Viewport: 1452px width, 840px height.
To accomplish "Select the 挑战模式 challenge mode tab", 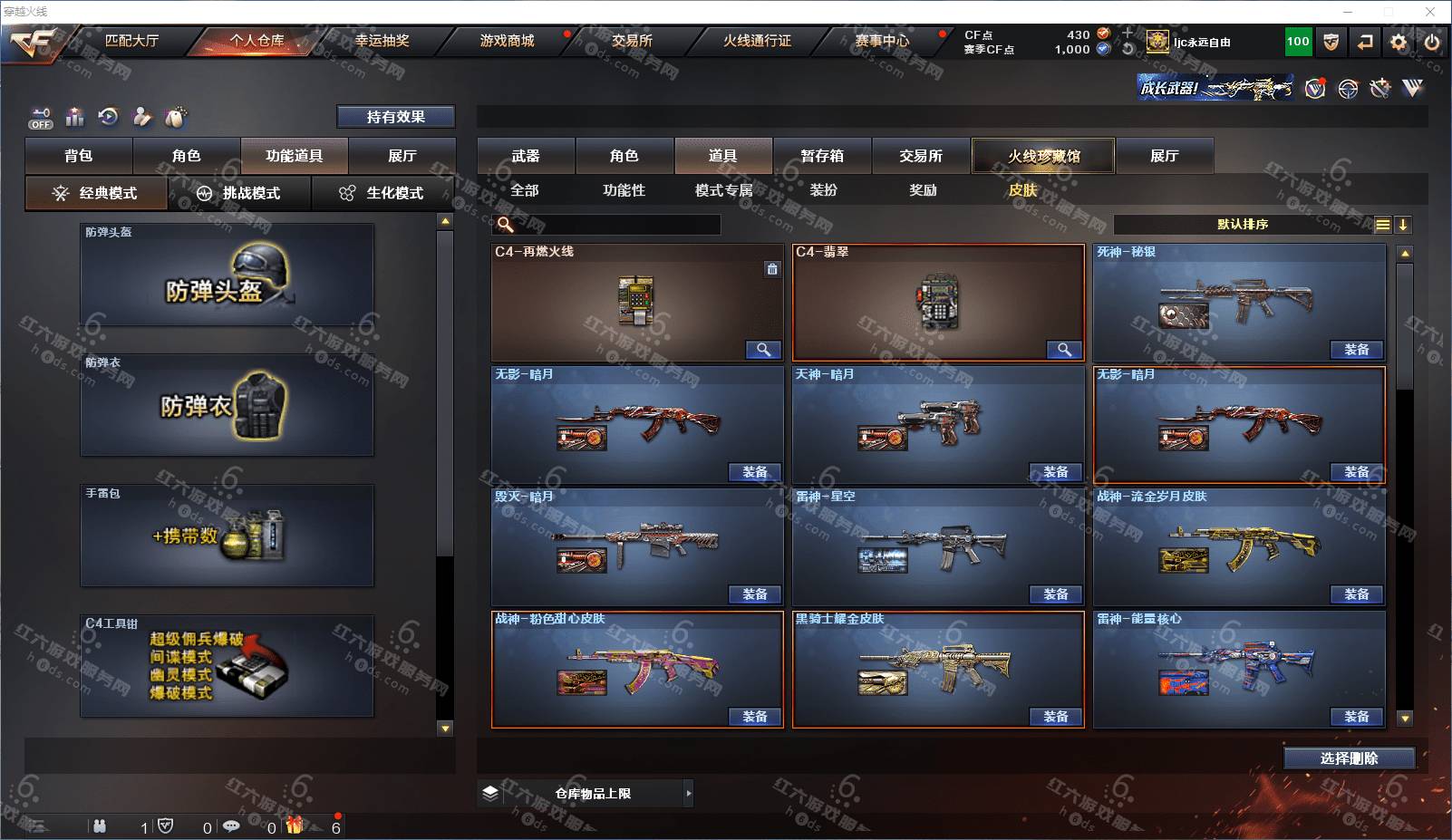I will click(x=239, y=193).
